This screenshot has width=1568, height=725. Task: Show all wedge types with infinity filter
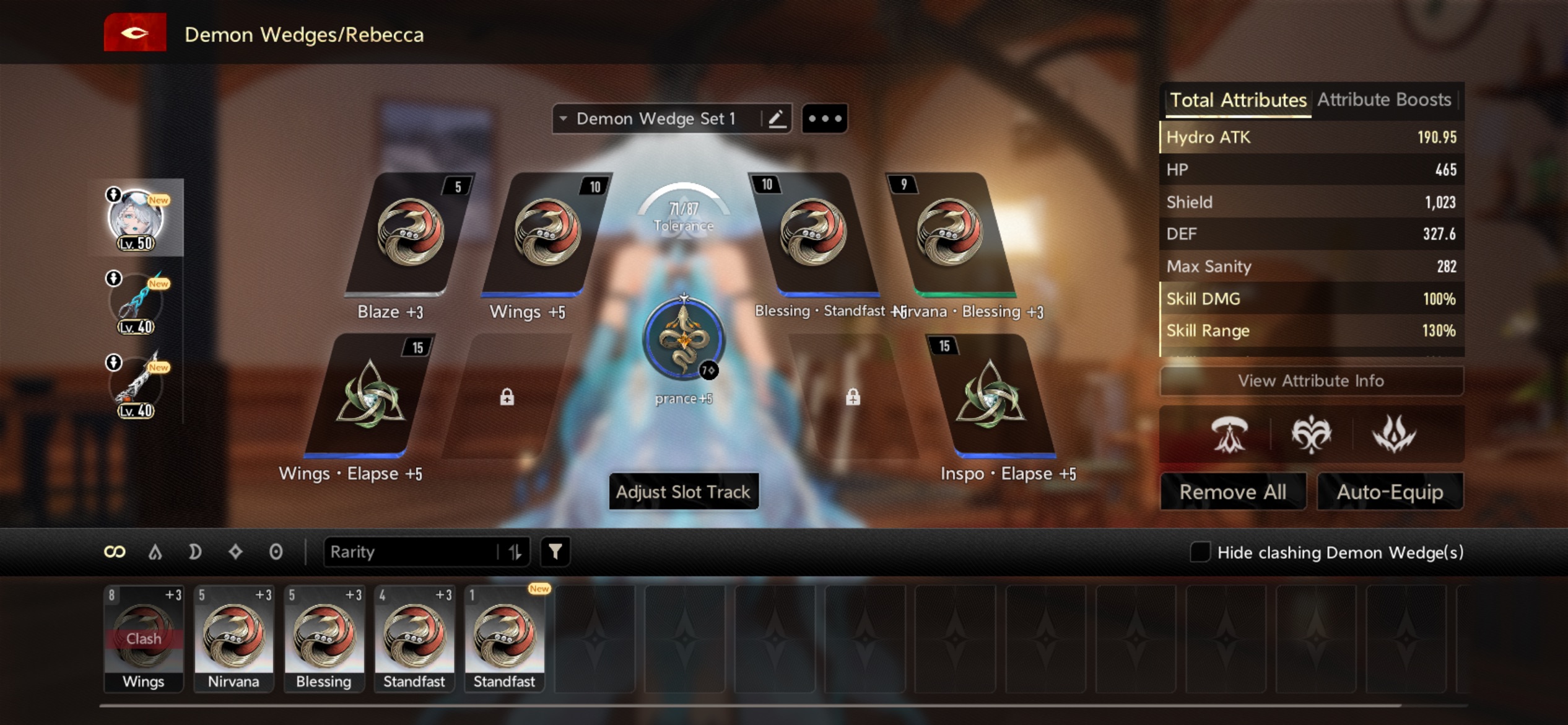coord(115,551)
